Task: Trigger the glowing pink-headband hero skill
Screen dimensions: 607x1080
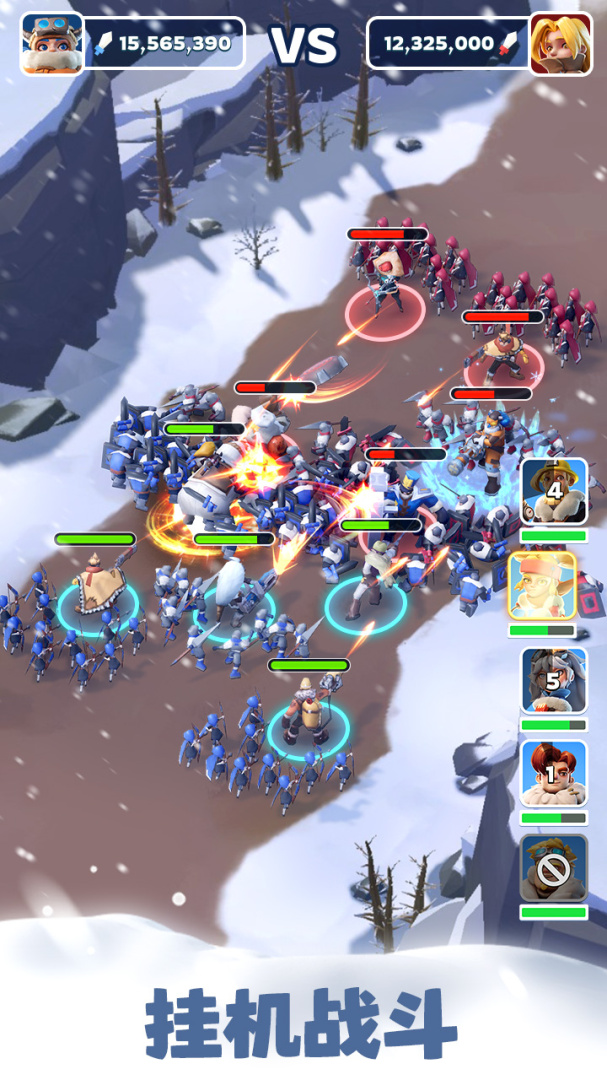Action: click(x=542, y=586)
